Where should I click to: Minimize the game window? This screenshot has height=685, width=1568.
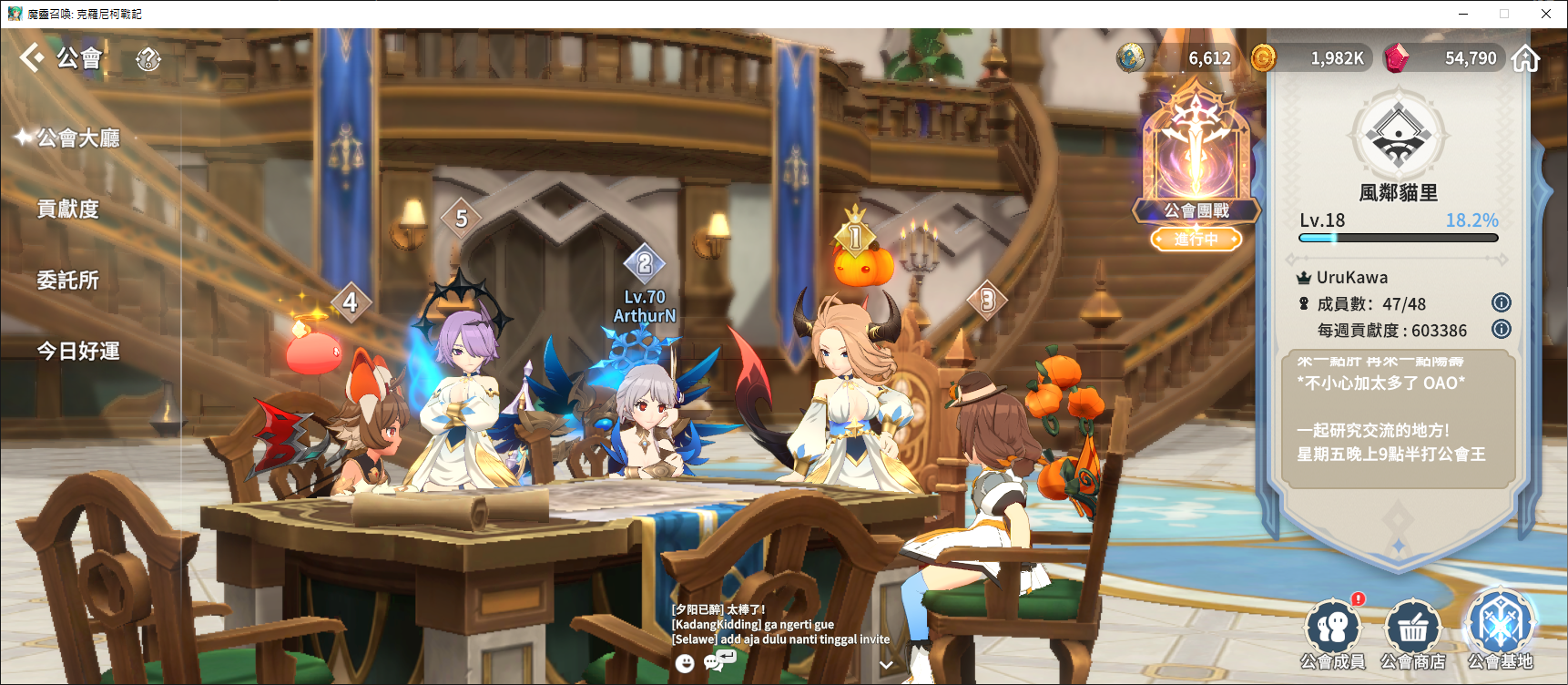pos(1463,14)
